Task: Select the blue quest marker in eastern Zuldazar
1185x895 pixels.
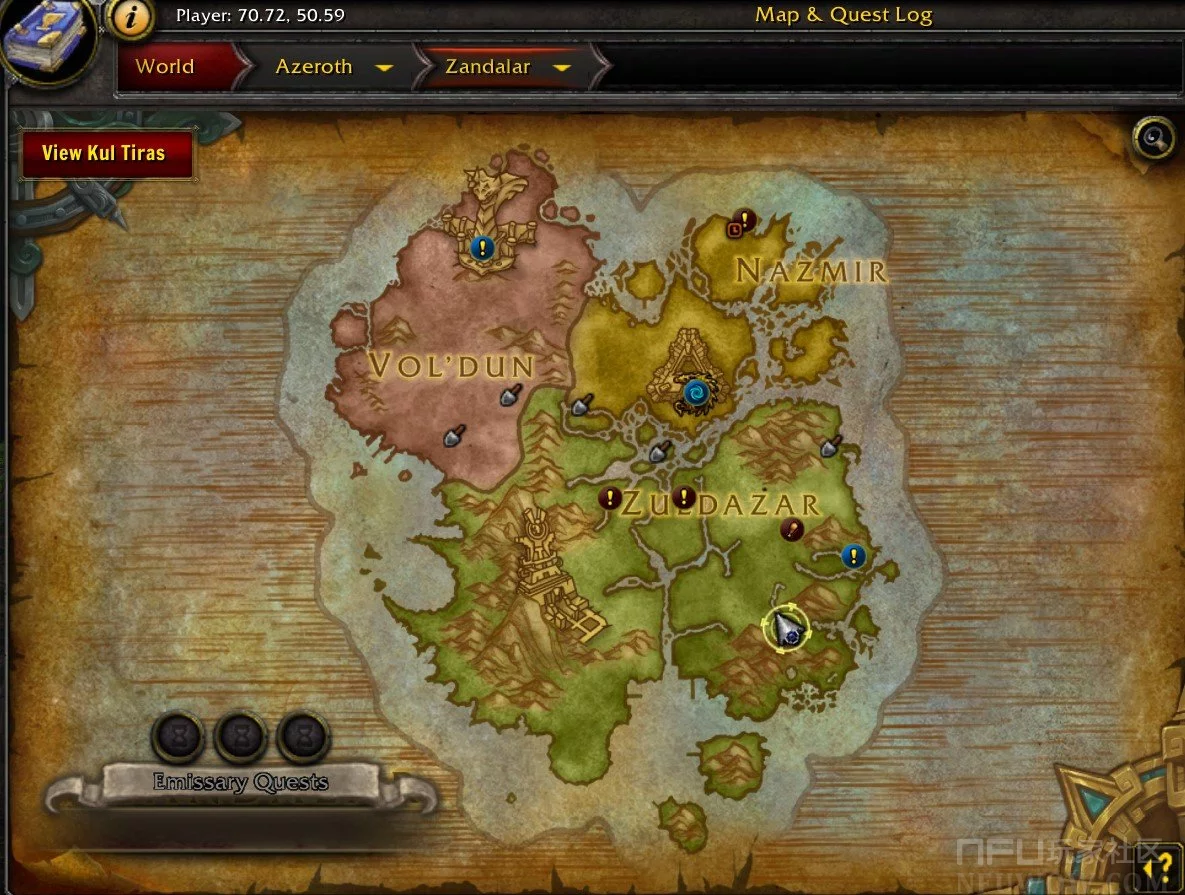Action: click(x=852, y=556)
